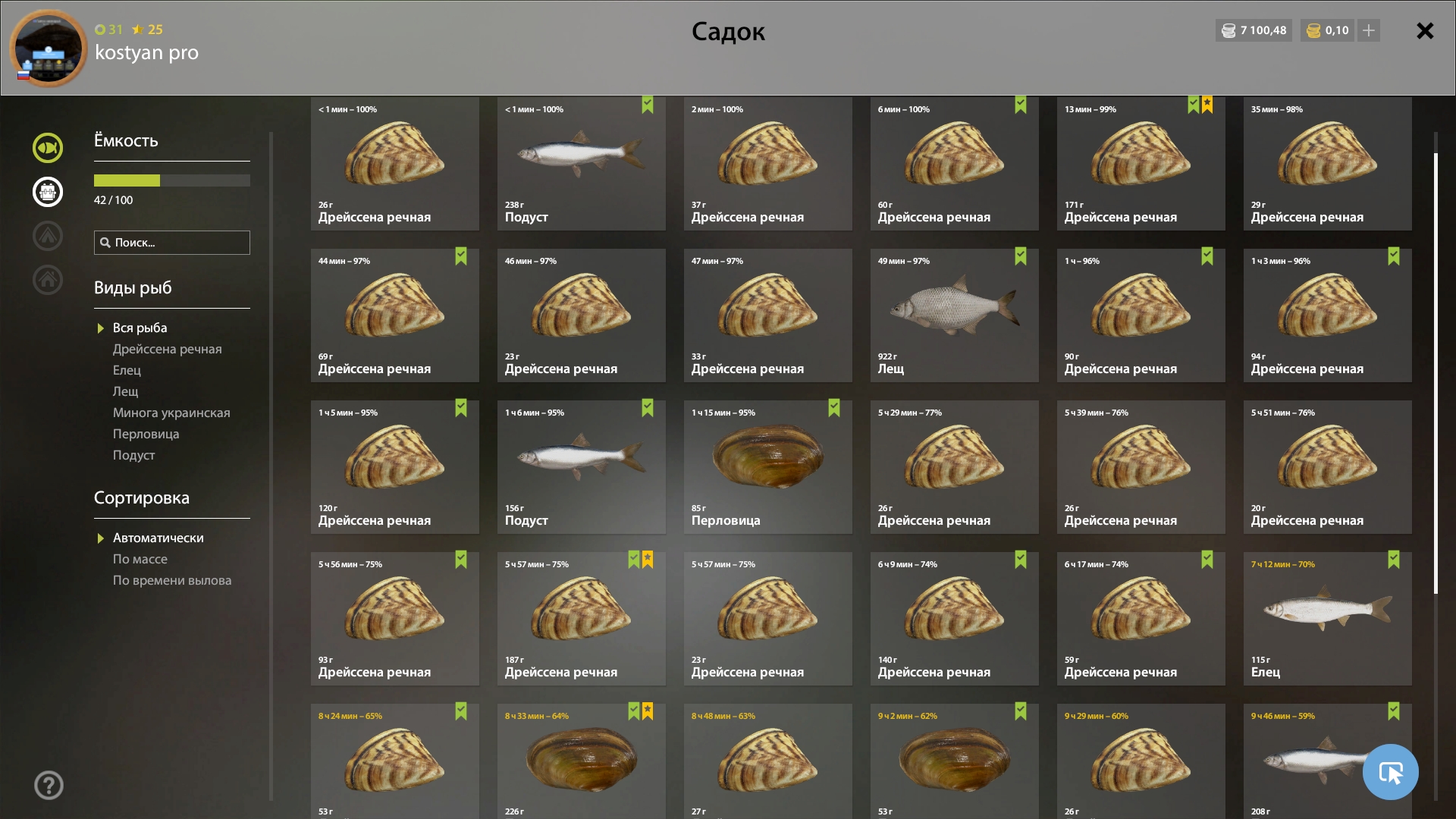Viewport: 1456px width, 819px height.
Task: Choose the Подуст species filter
Action: tap(133, 455)
